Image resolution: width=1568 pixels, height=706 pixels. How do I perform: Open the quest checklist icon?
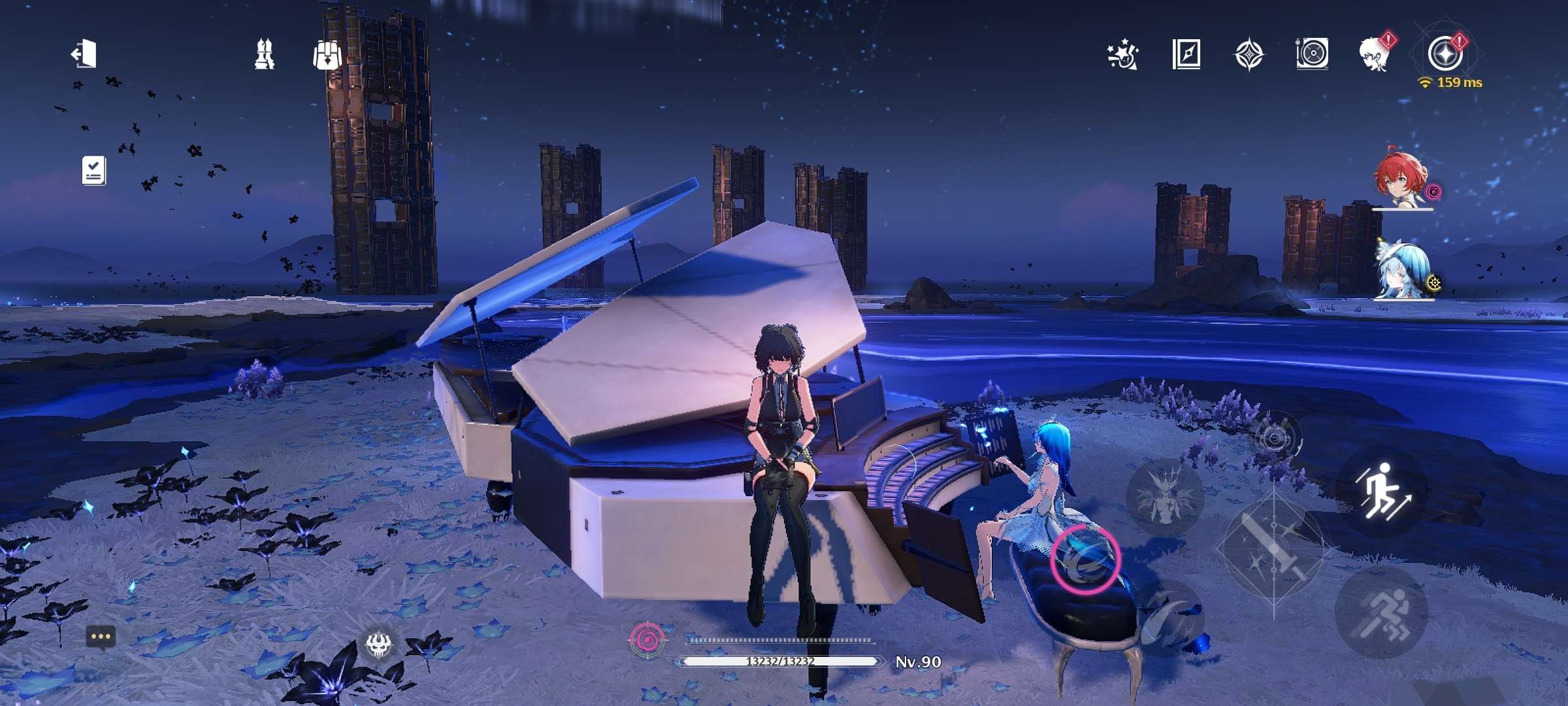tap(93, 171)
